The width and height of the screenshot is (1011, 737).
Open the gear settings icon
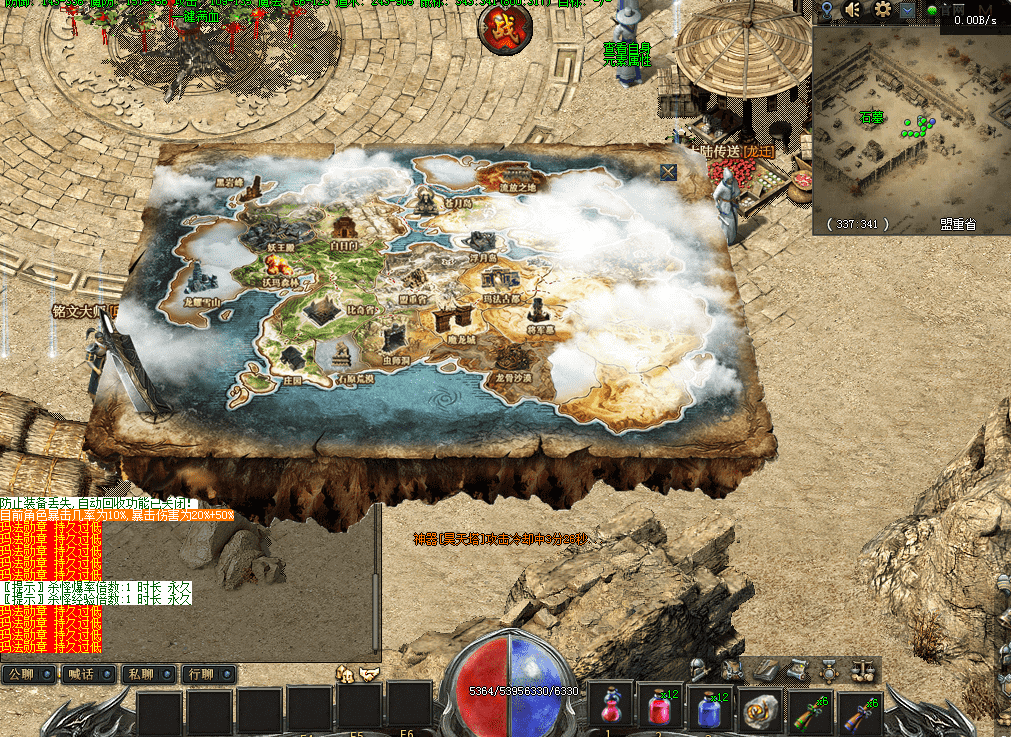882,10
